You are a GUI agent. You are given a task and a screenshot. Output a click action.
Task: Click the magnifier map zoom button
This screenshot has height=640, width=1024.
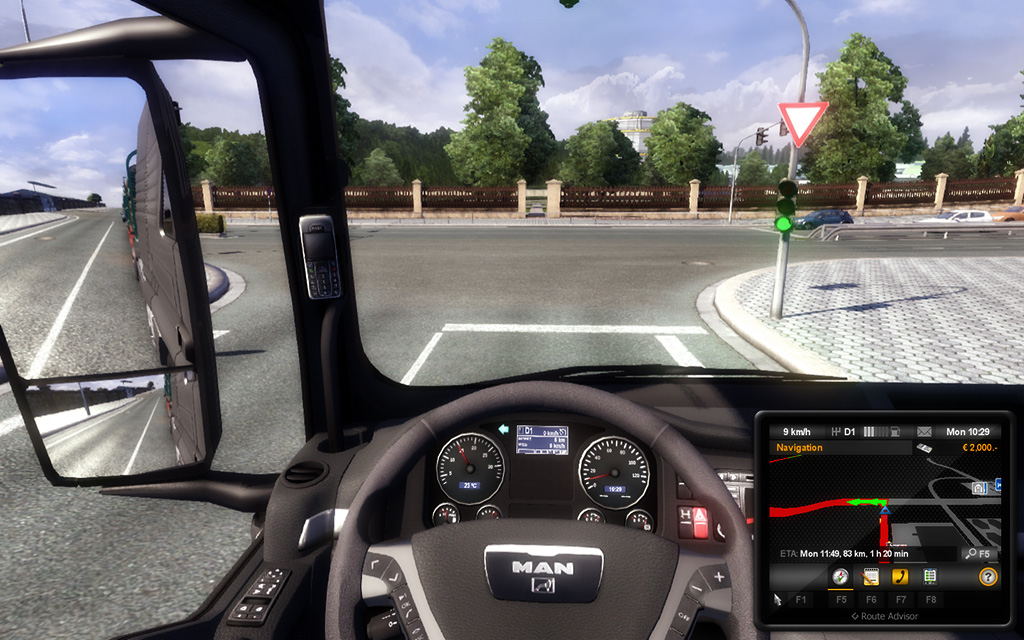tap(970, 553)
